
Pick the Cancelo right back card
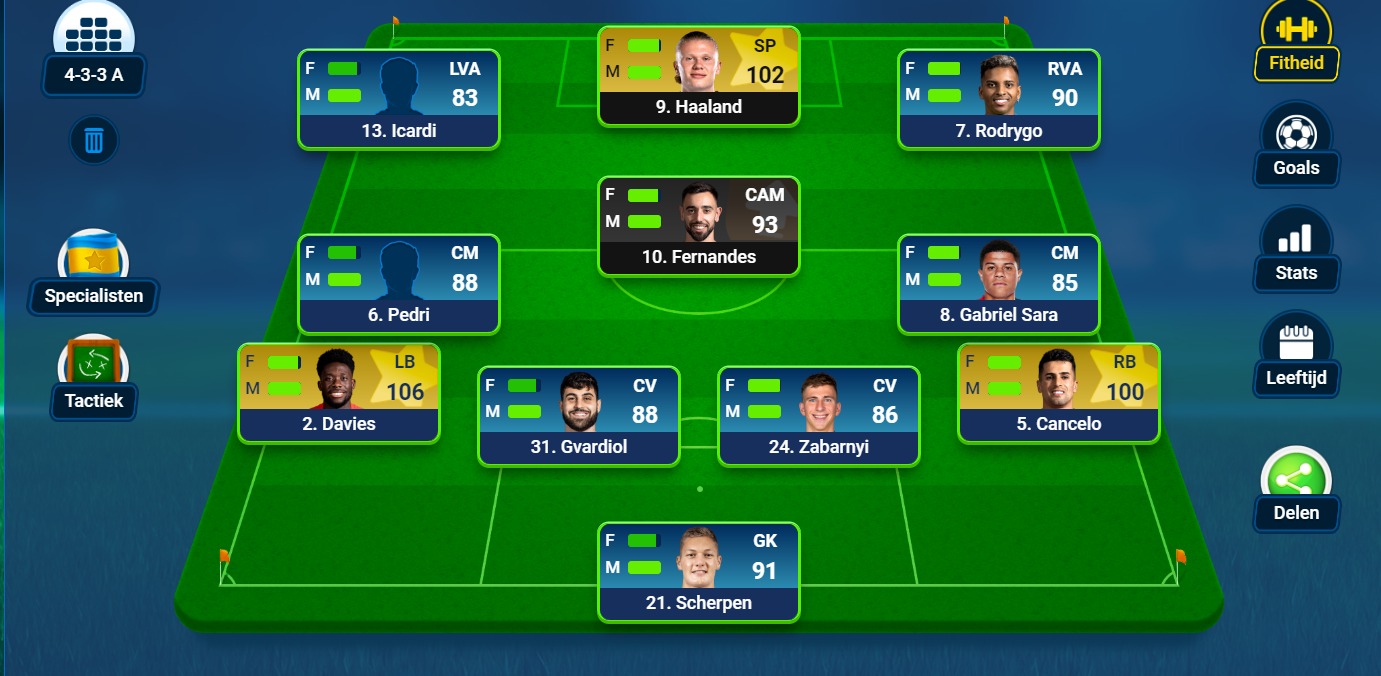[x=1058, y=393]
